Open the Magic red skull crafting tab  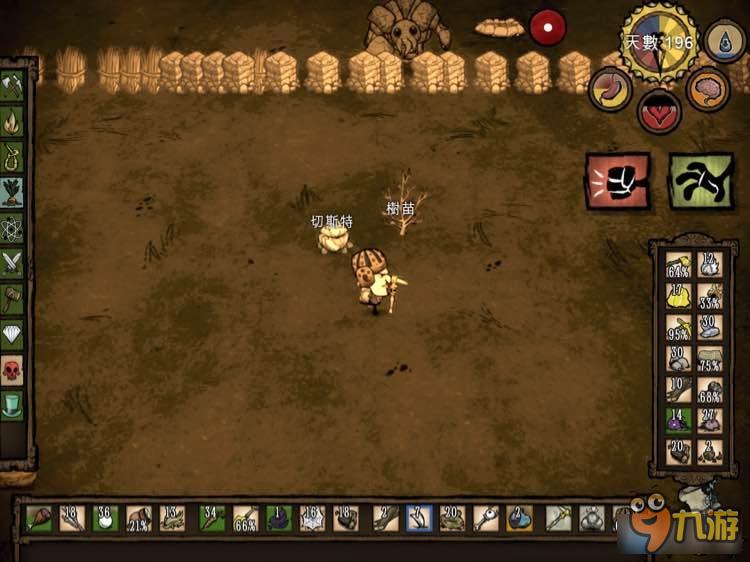(x=13, y=370)
